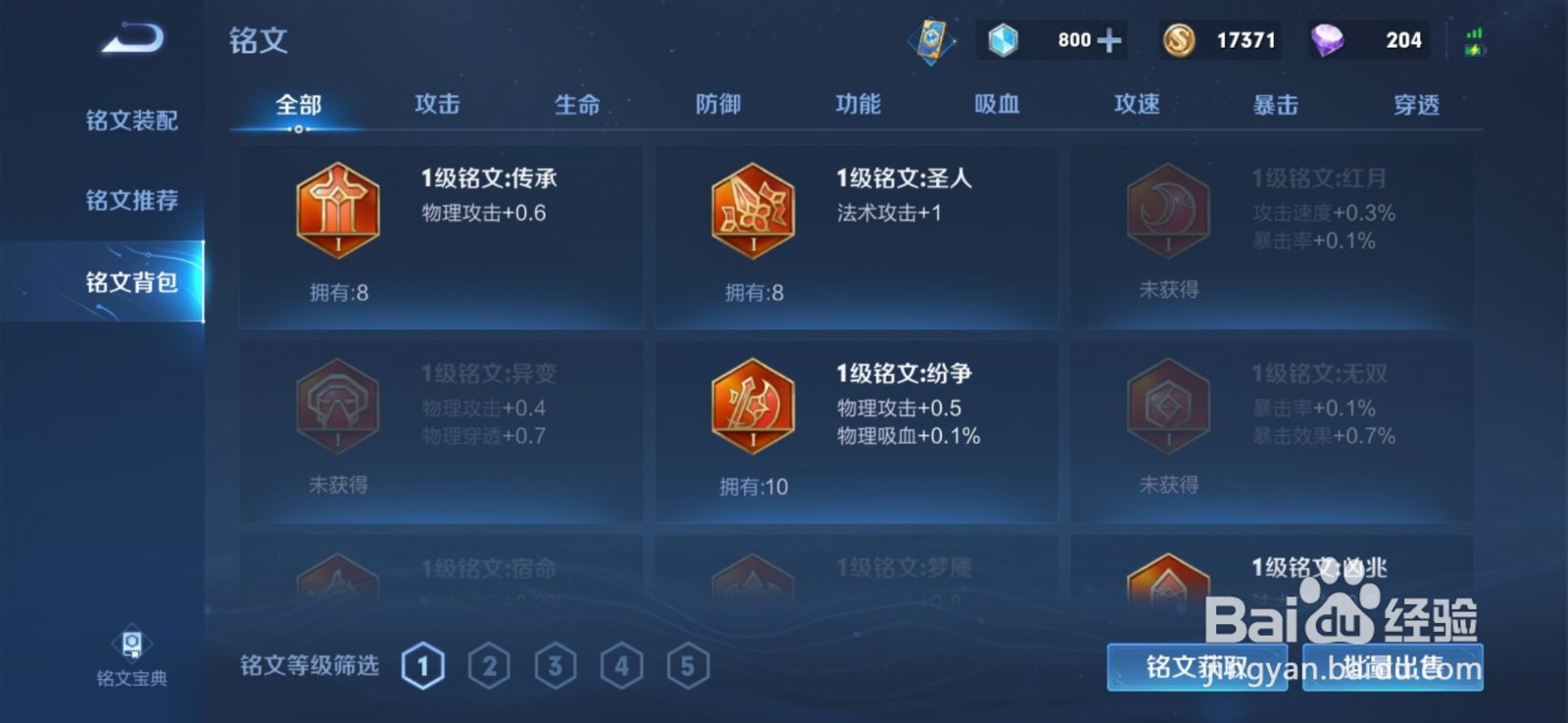Tap the plus to buy more tokens
The height and width of the screenshot is (723, 1568).
[x=1110, y=40]
